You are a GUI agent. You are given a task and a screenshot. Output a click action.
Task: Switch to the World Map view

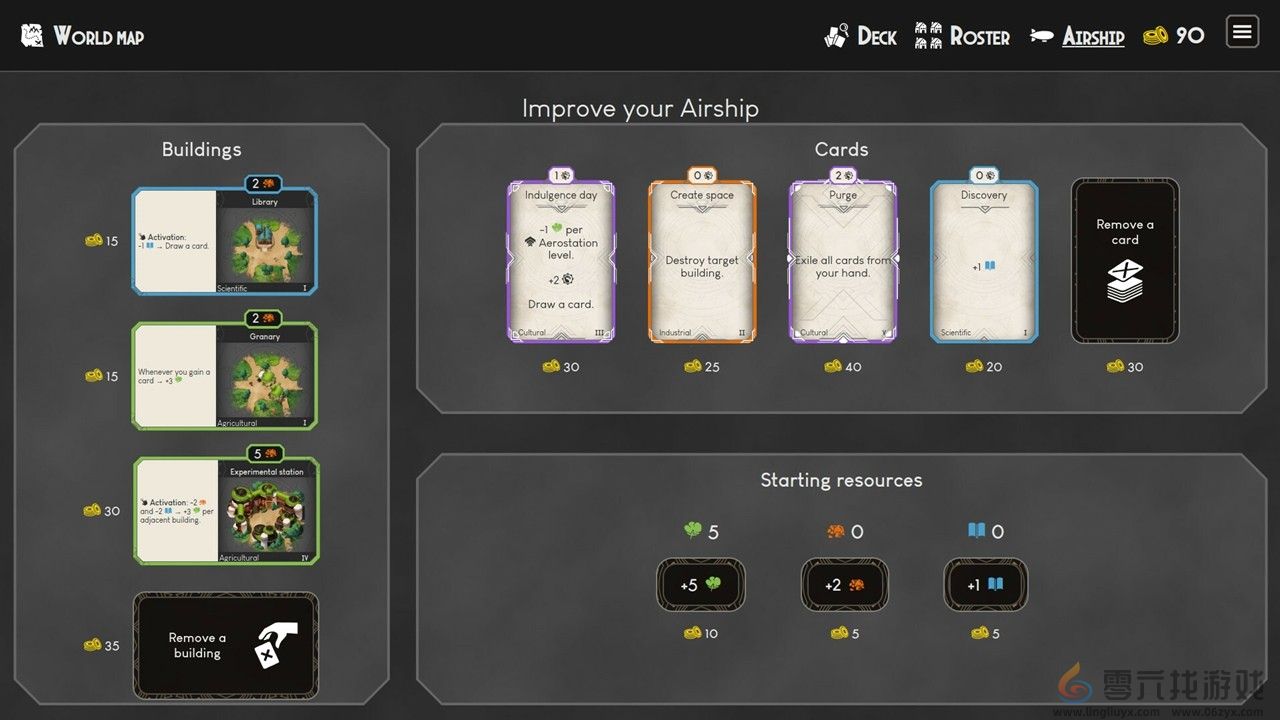100,36
